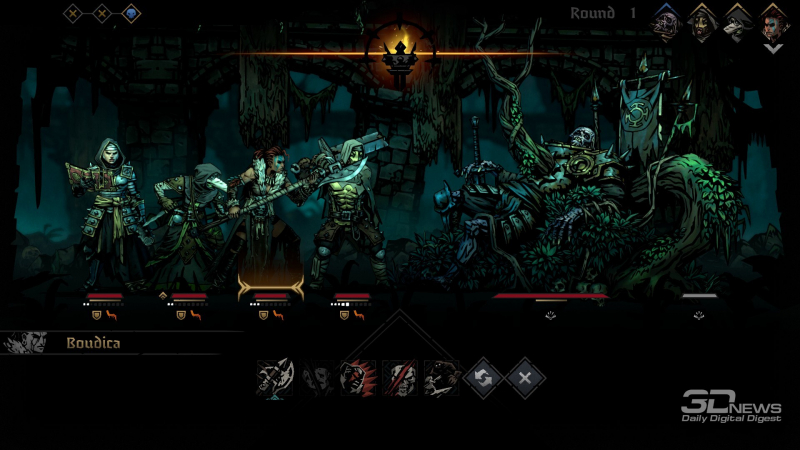Pick the leaping lunge skill icon
800x450 pixels.
tap(442, 378)
